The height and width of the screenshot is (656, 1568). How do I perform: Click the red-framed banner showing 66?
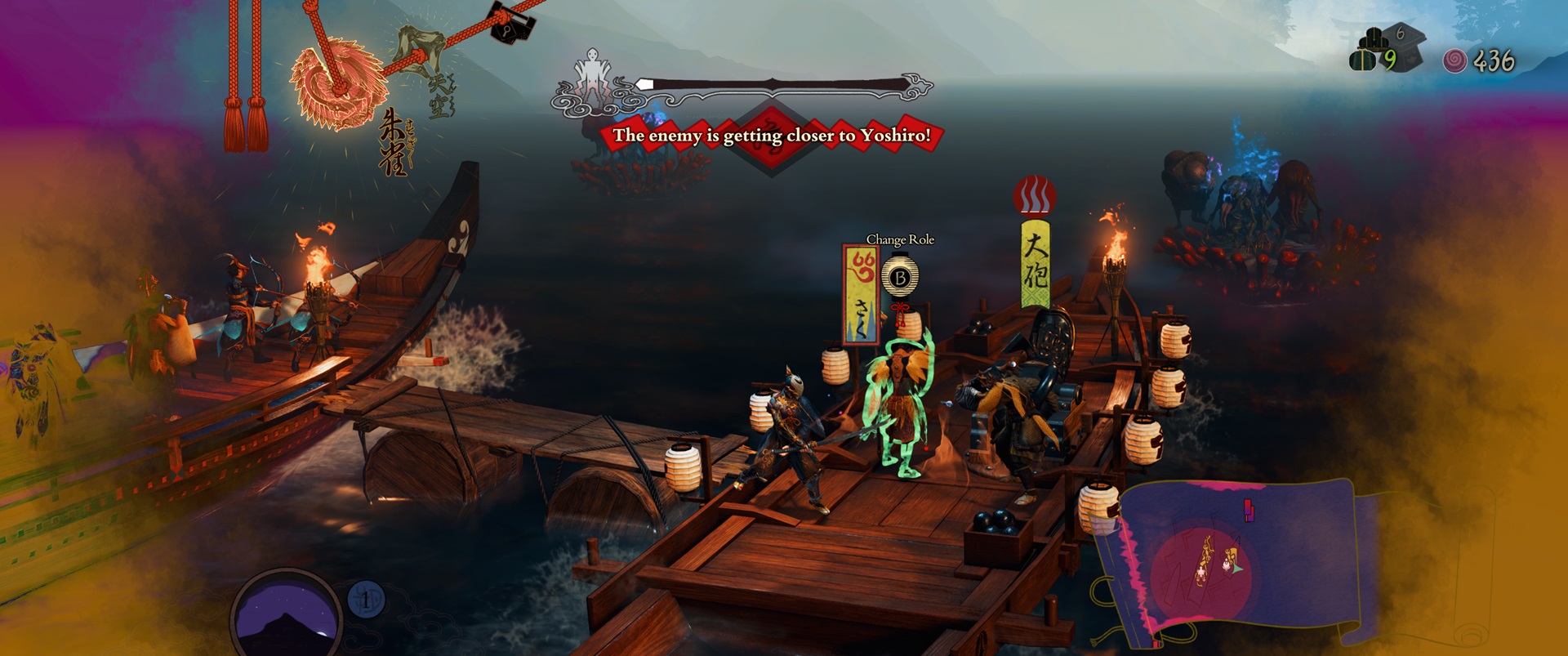pos(862,294)
